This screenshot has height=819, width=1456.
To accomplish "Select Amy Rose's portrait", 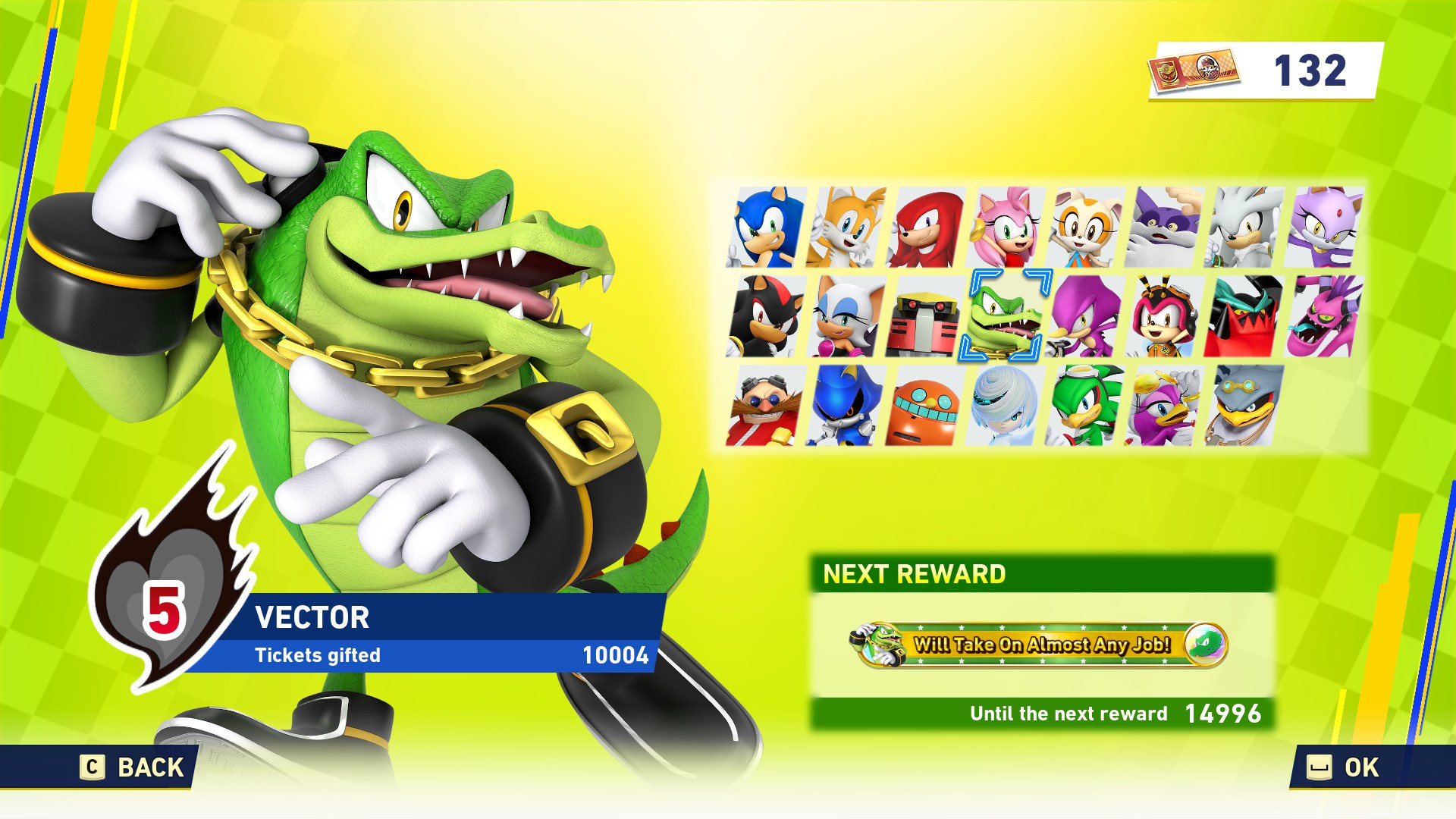I will pyautogui.click(x=1006, y=227).
